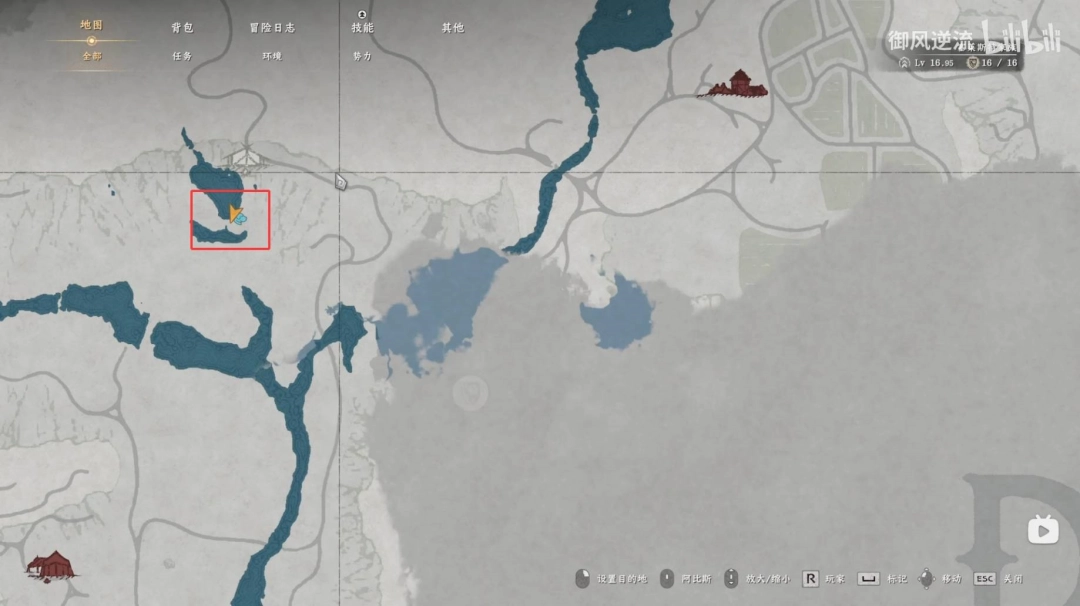This screenshot has height=606, width=1080.
Task: Choose the 势力 faction map filter
Action: point(362,57)
